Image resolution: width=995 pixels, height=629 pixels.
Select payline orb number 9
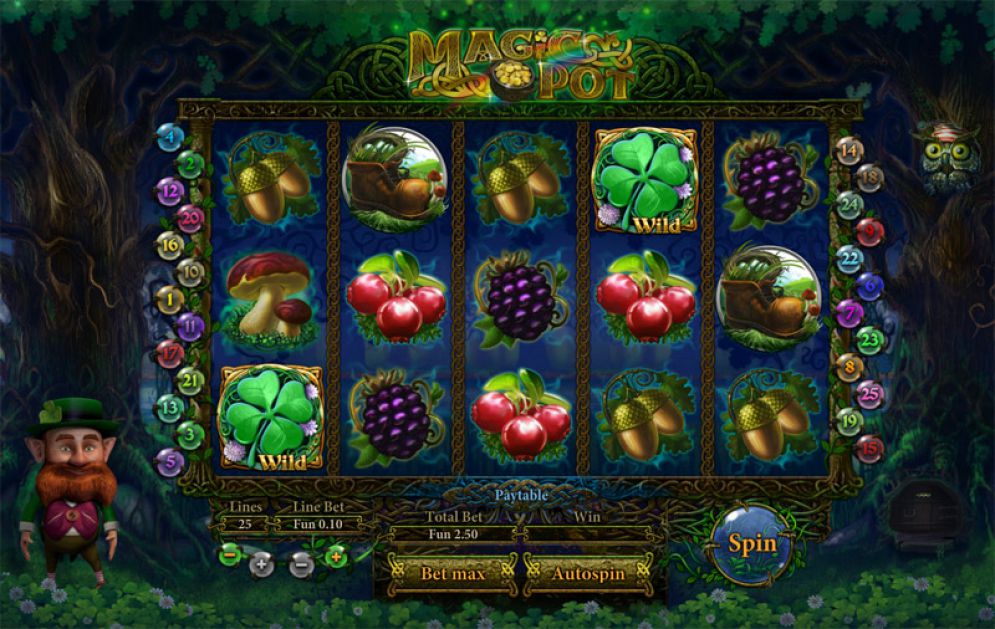click(x=869, y=232)
